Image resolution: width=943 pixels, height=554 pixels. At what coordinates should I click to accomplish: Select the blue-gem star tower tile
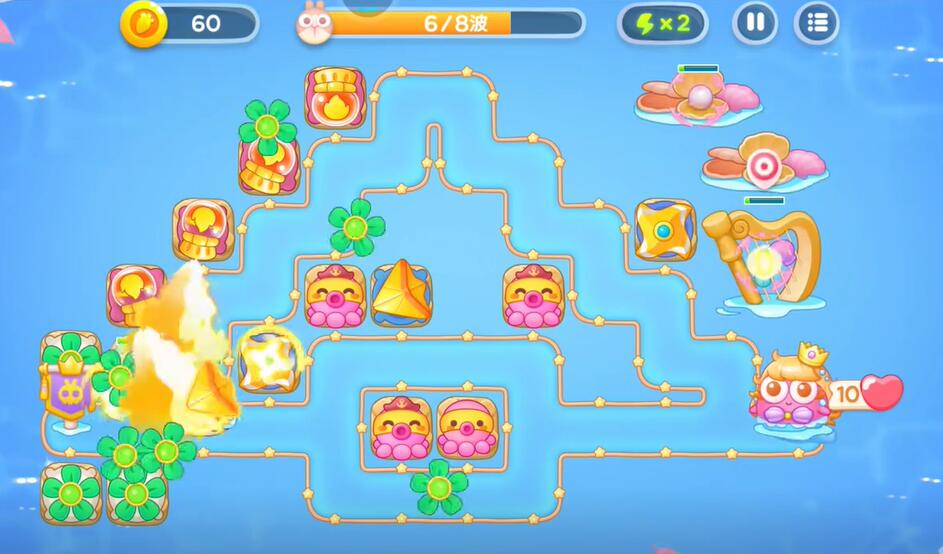pos(664,230)
